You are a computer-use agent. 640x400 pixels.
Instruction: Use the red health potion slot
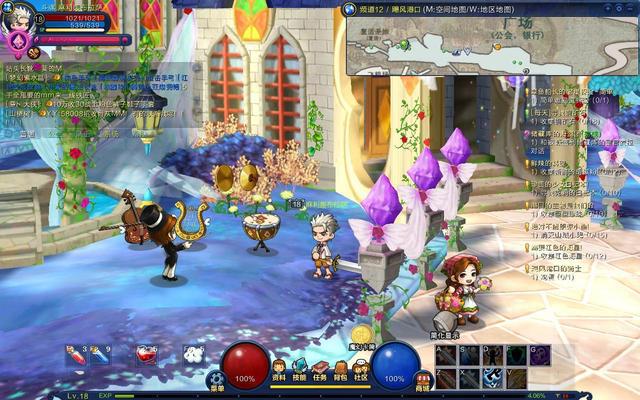[x=74, y=354]
